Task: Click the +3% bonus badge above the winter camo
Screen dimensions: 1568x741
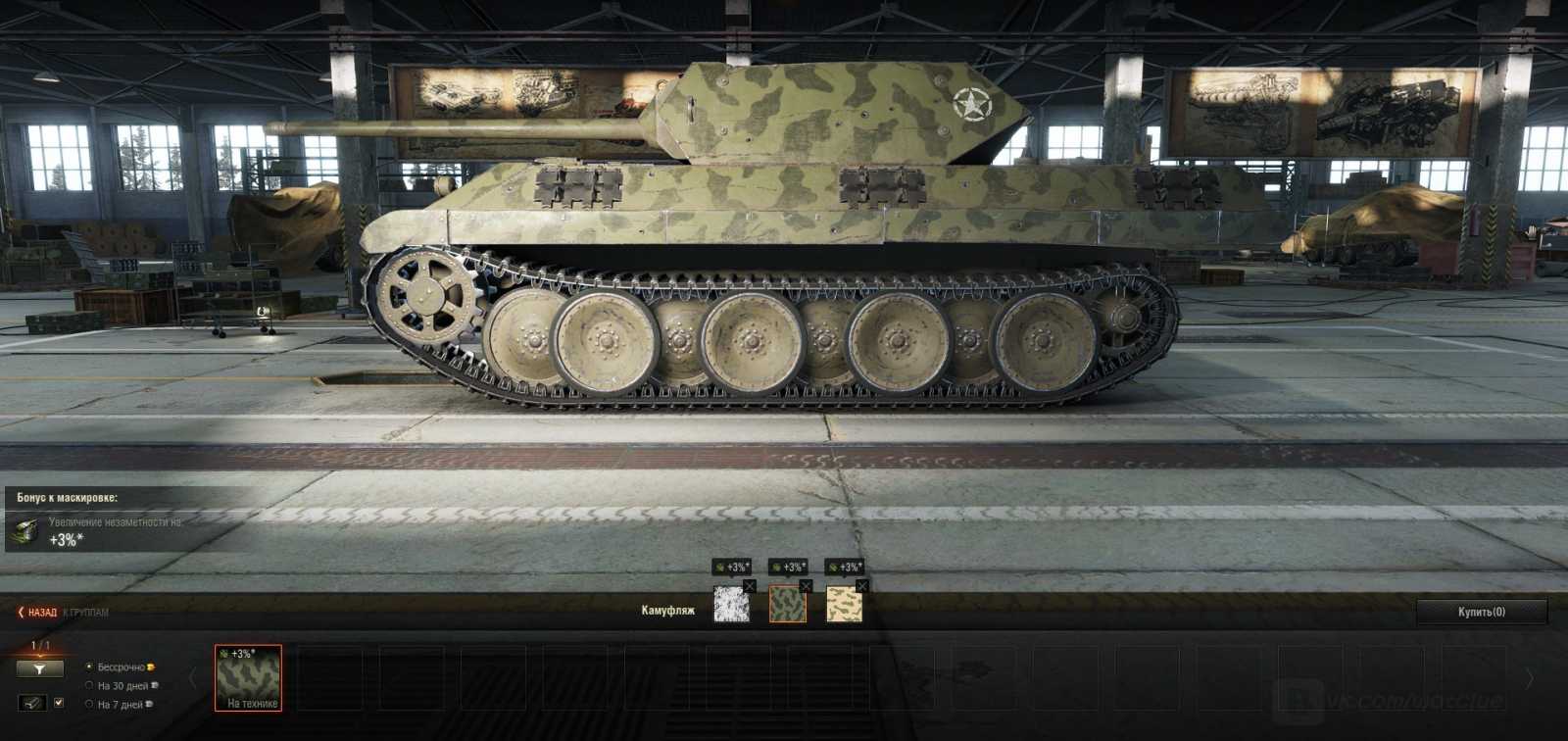Action: [x=733, y=567]
